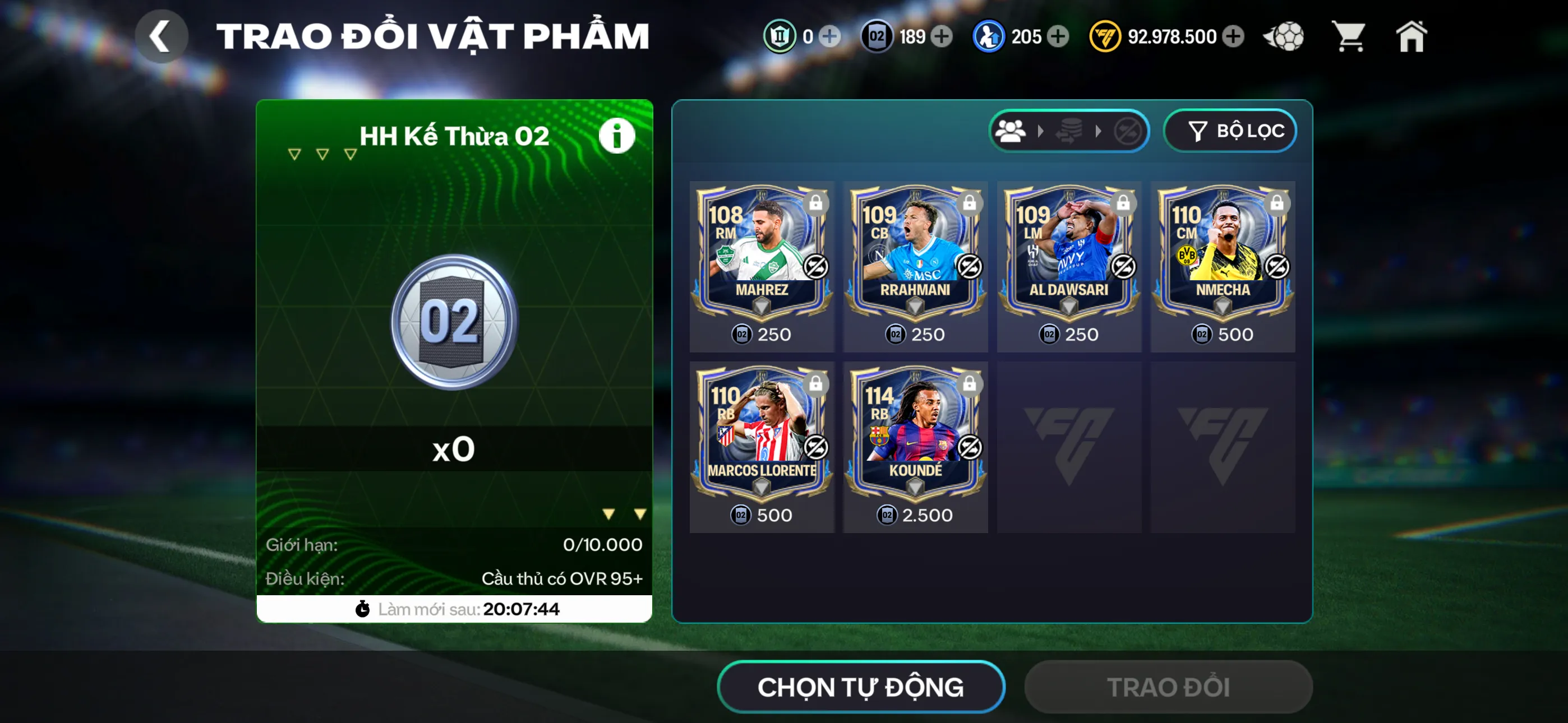Image resolution: width=1568 pixels, height=723 pixels.
Task: Click the exchange coins filter icon
Action: coord(1071,130)
